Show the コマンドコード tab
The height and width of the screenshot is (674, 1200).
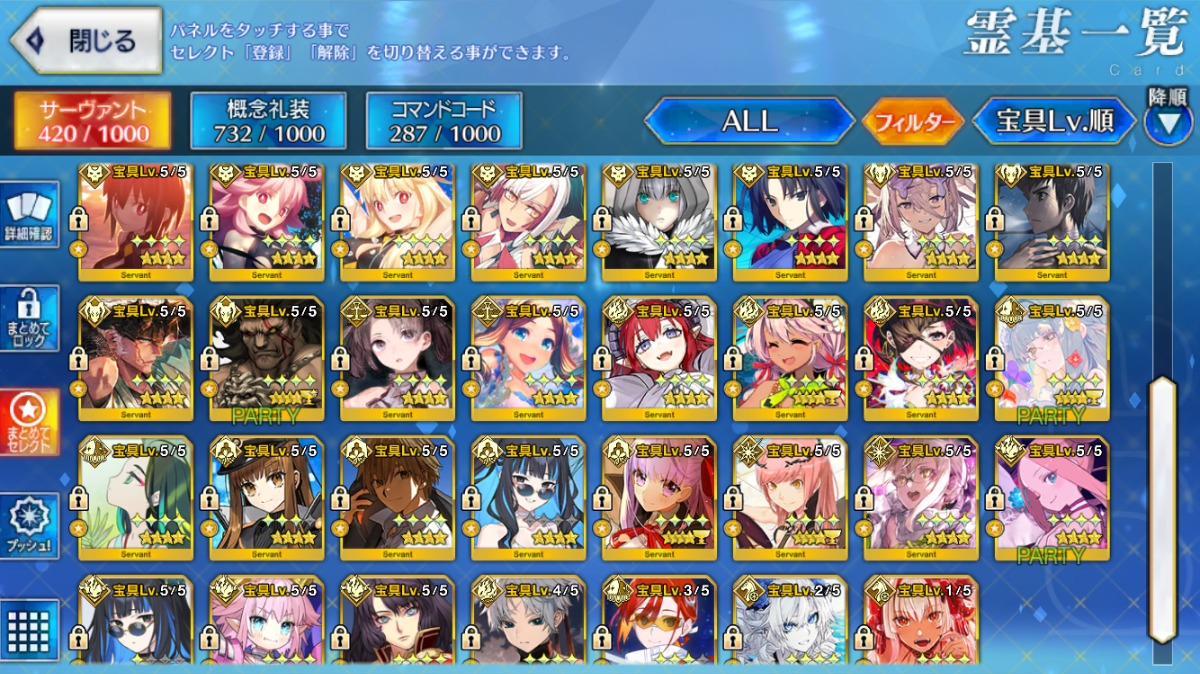pyautogui.click(x=444, y=121)
